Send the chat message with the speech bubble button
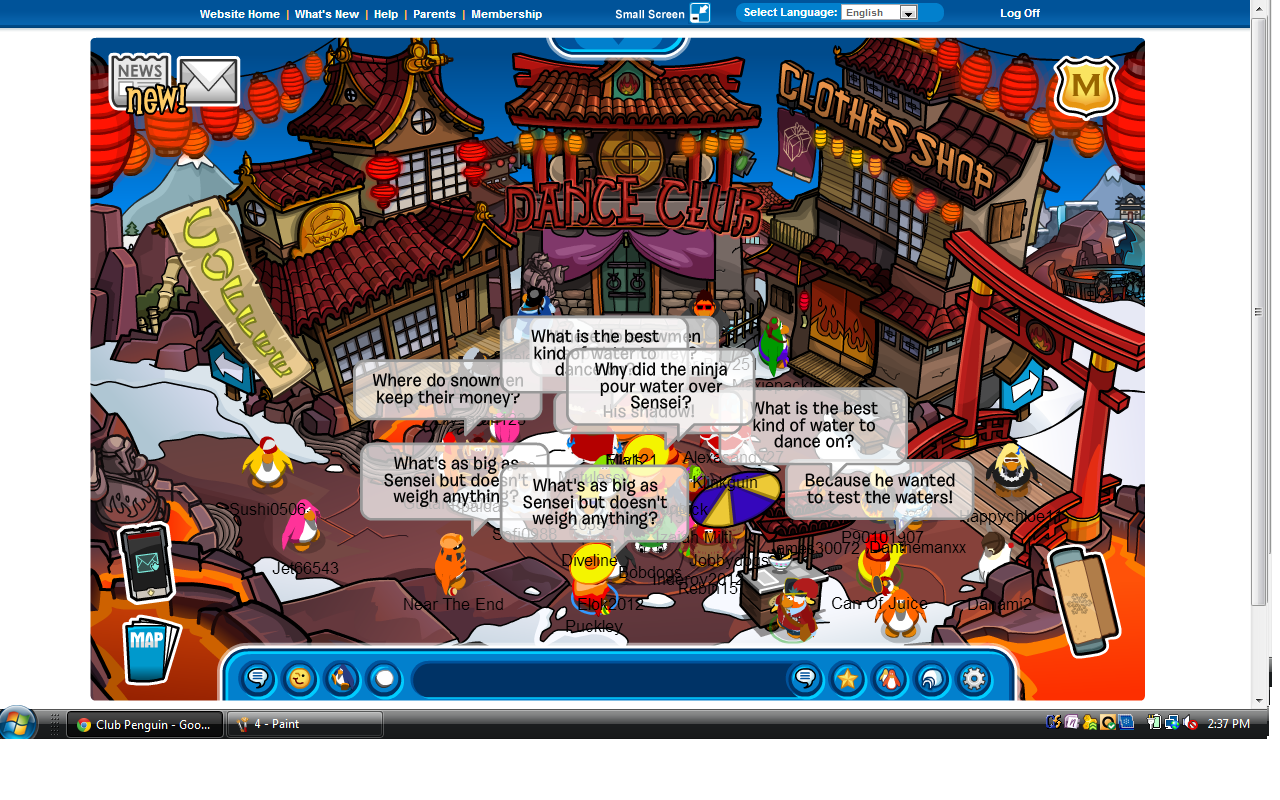 [805, 680]
